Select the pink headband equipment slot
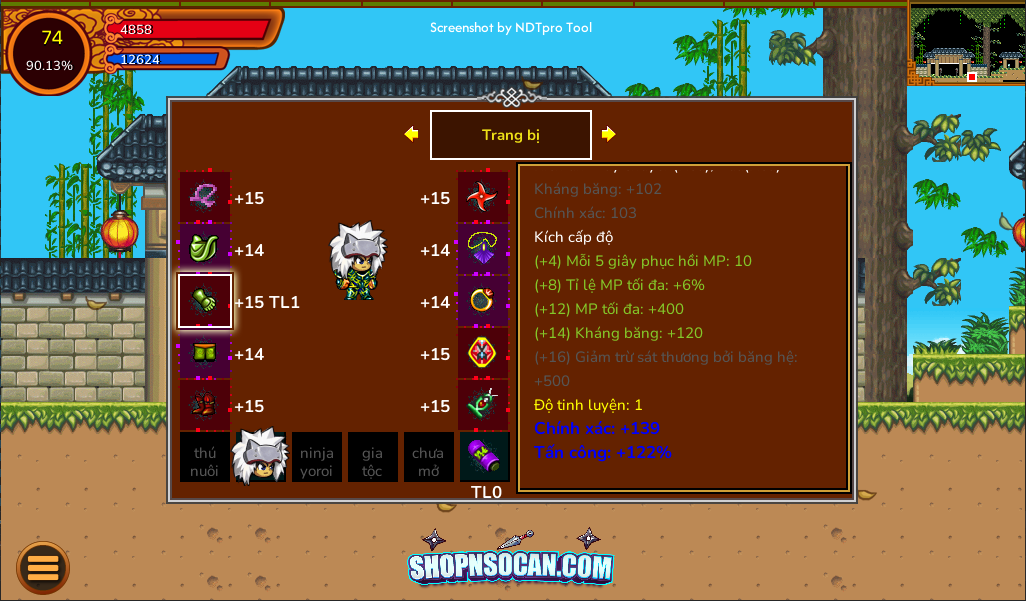The image size is (1026, 601). (x=205, y=198)
